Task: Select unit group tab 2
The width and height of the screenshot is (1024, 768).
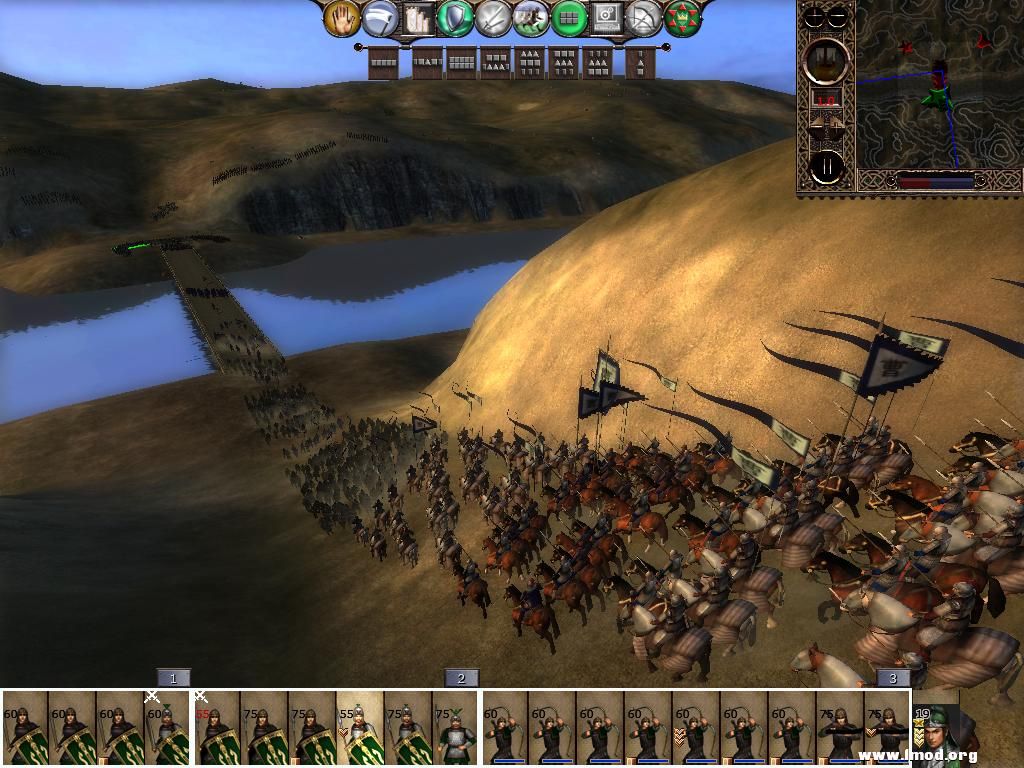Action: pyautogui.click(x=461, y=678)
